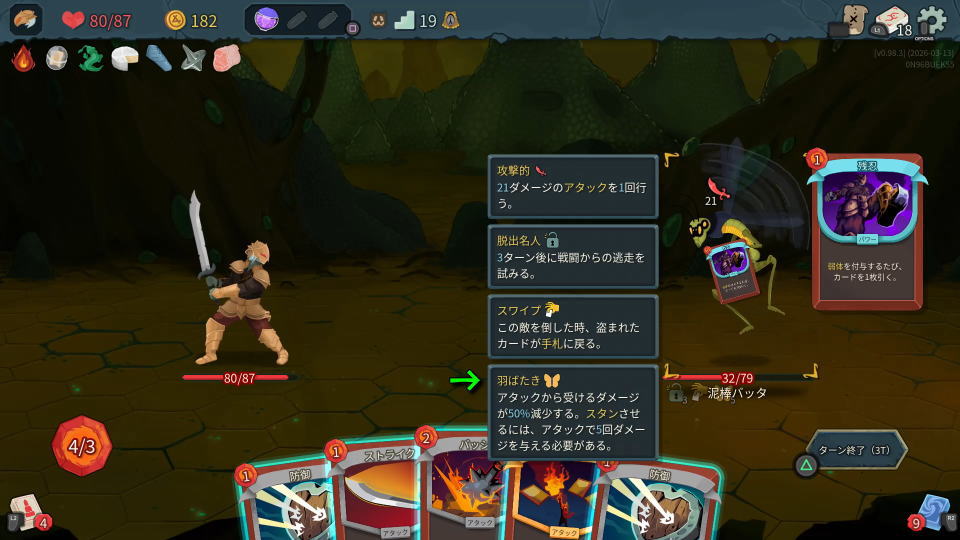The height and width of the screenshot is (540, 960).
Task: Inspect the red flame relic
Action: (x=23, y=58)
